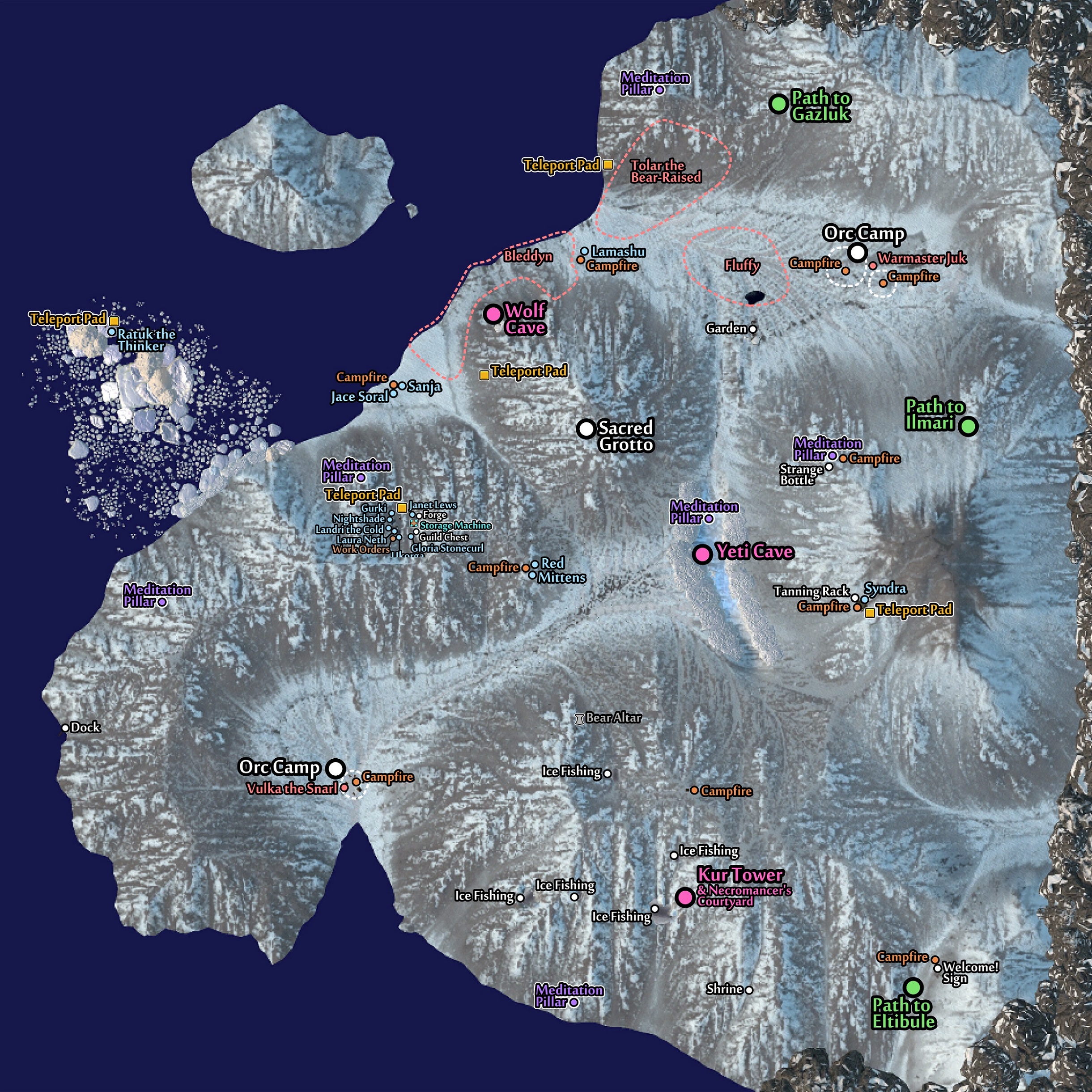1092x1092 pixels.
Task: Select the Jace Soral marker
Action: click(x=393, y=393)
